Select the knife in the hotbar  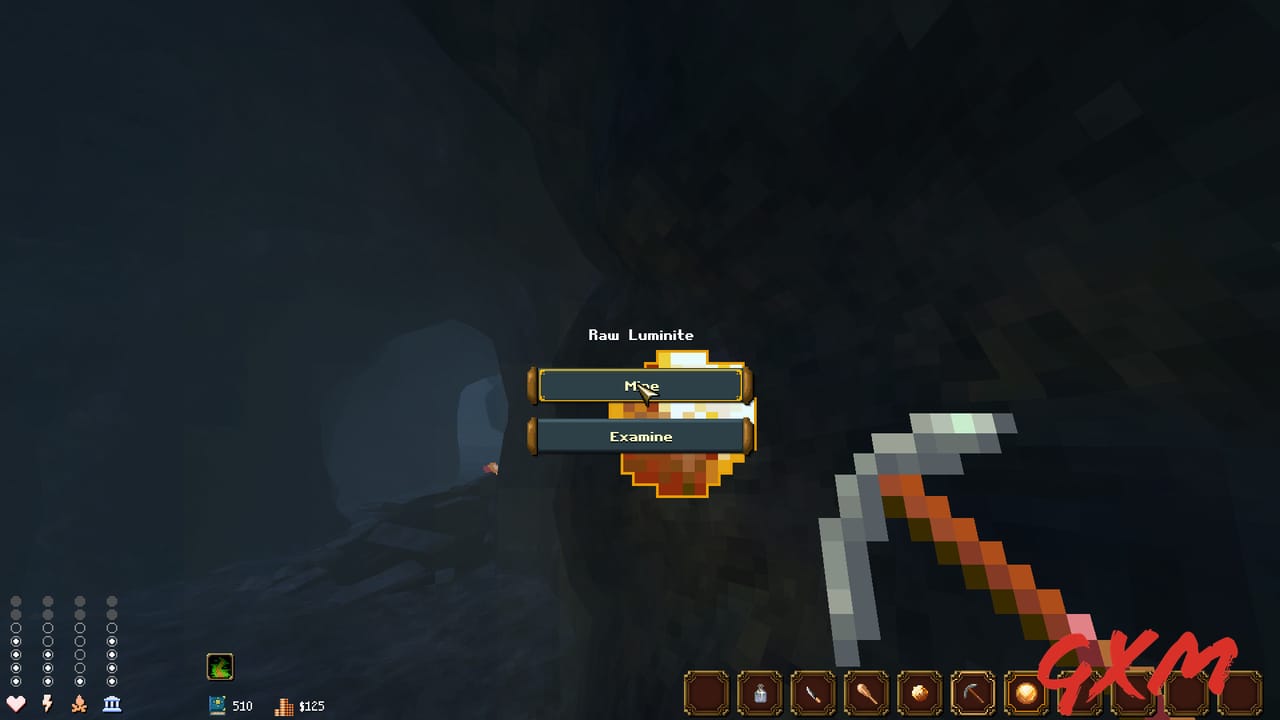tap(814, 693)
